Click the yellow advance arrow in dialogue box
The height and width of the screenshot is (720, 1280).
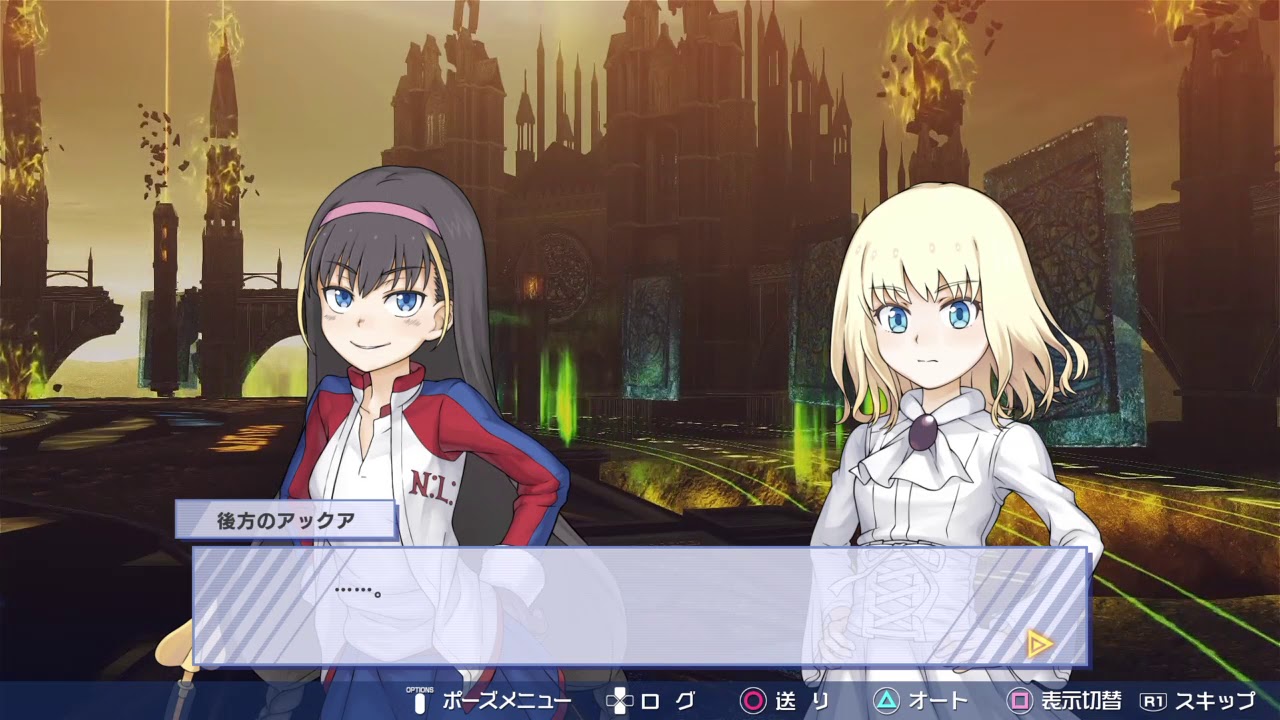pos(1039,644)
